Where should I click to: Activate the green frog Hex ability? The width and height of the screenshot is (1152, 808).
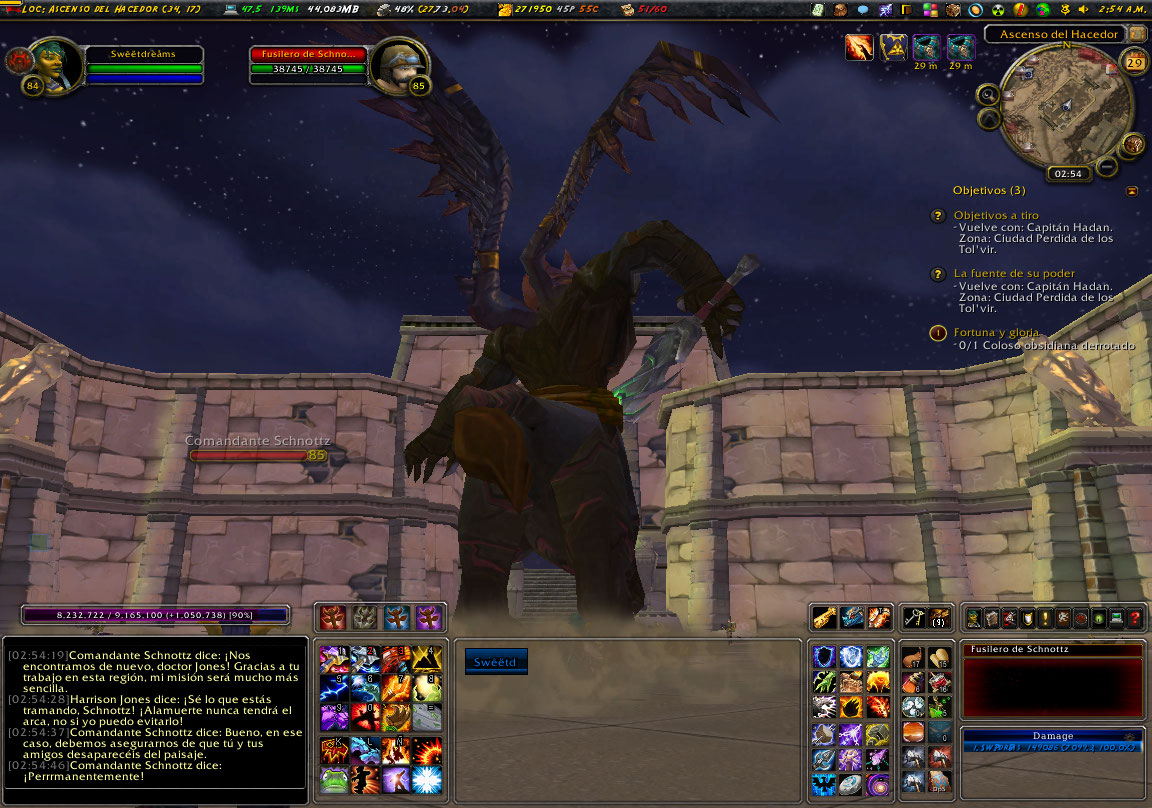[x=334, y=779]
